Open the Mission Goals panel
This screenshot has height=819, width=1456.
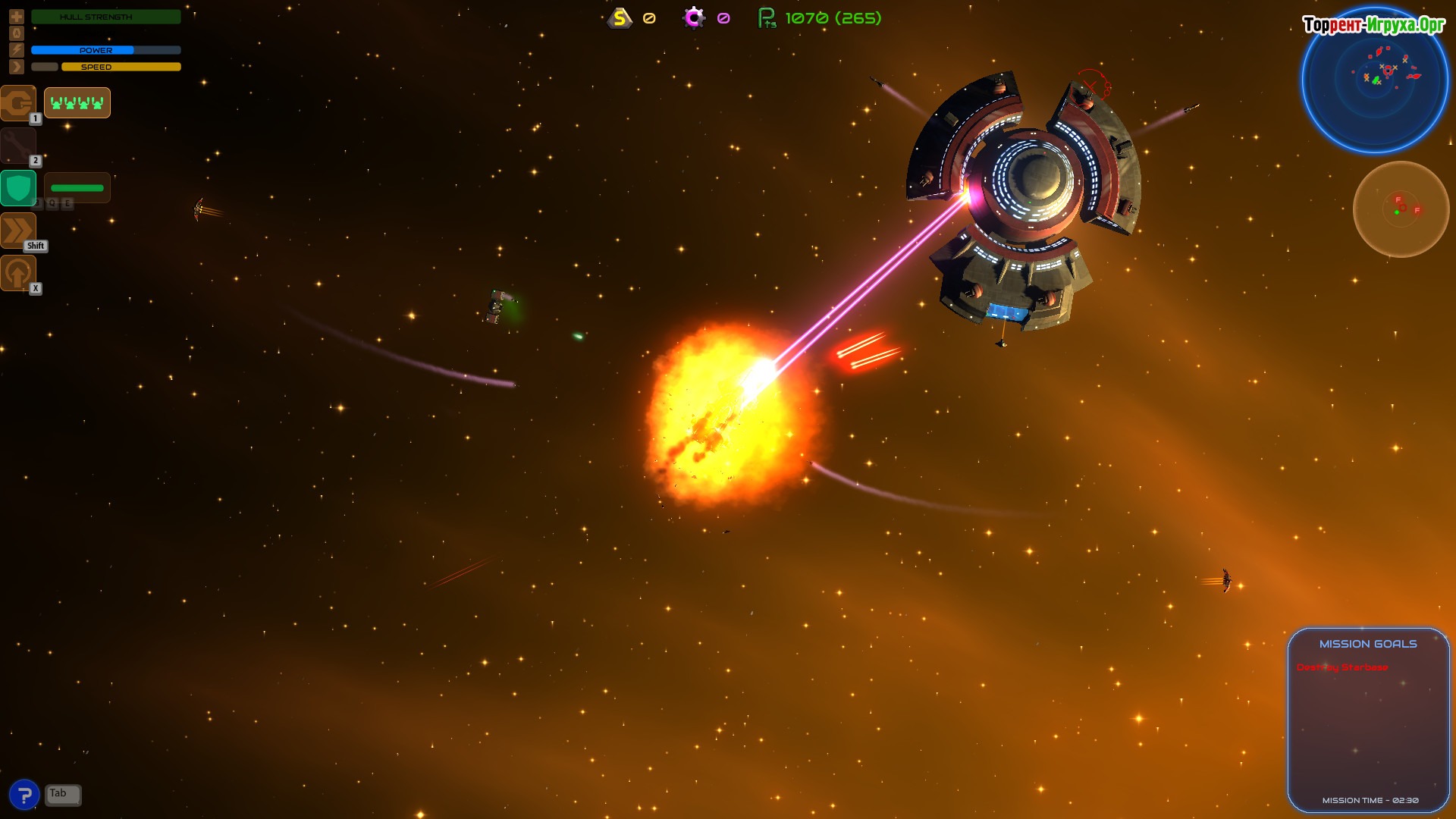point(1368,644)
